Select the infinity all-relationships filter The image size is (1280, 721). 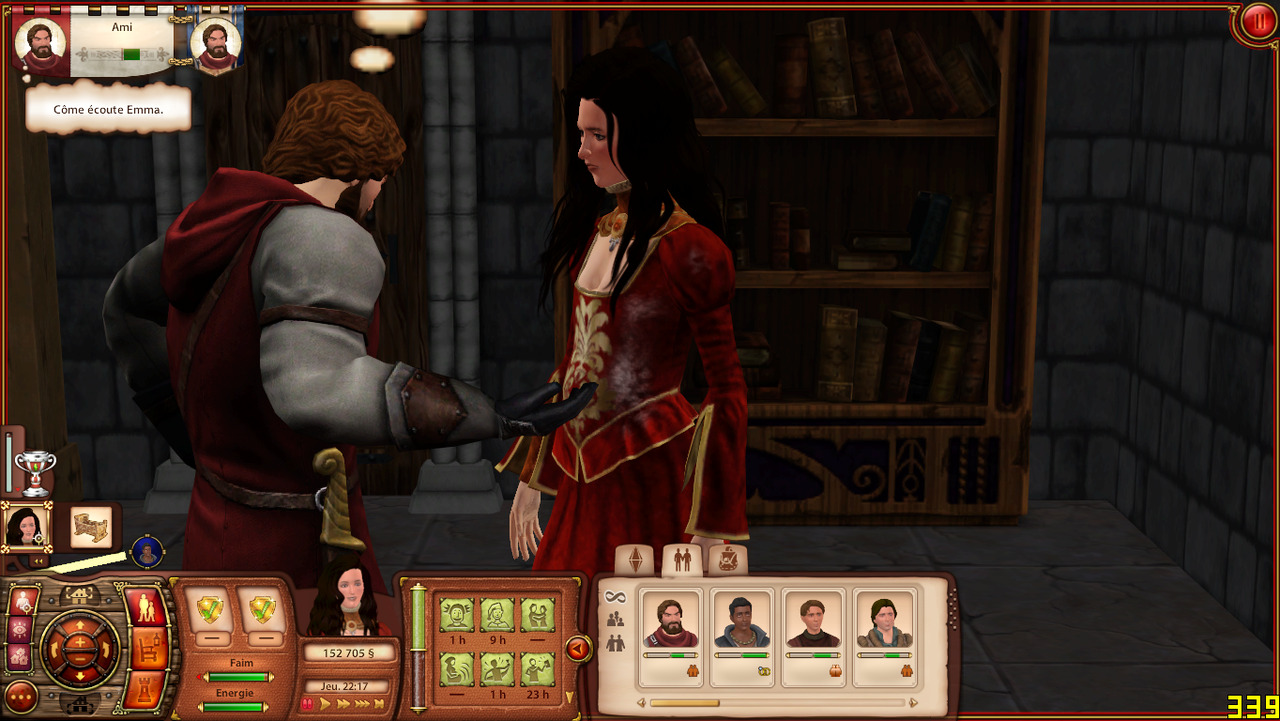(x=615, y=597)
